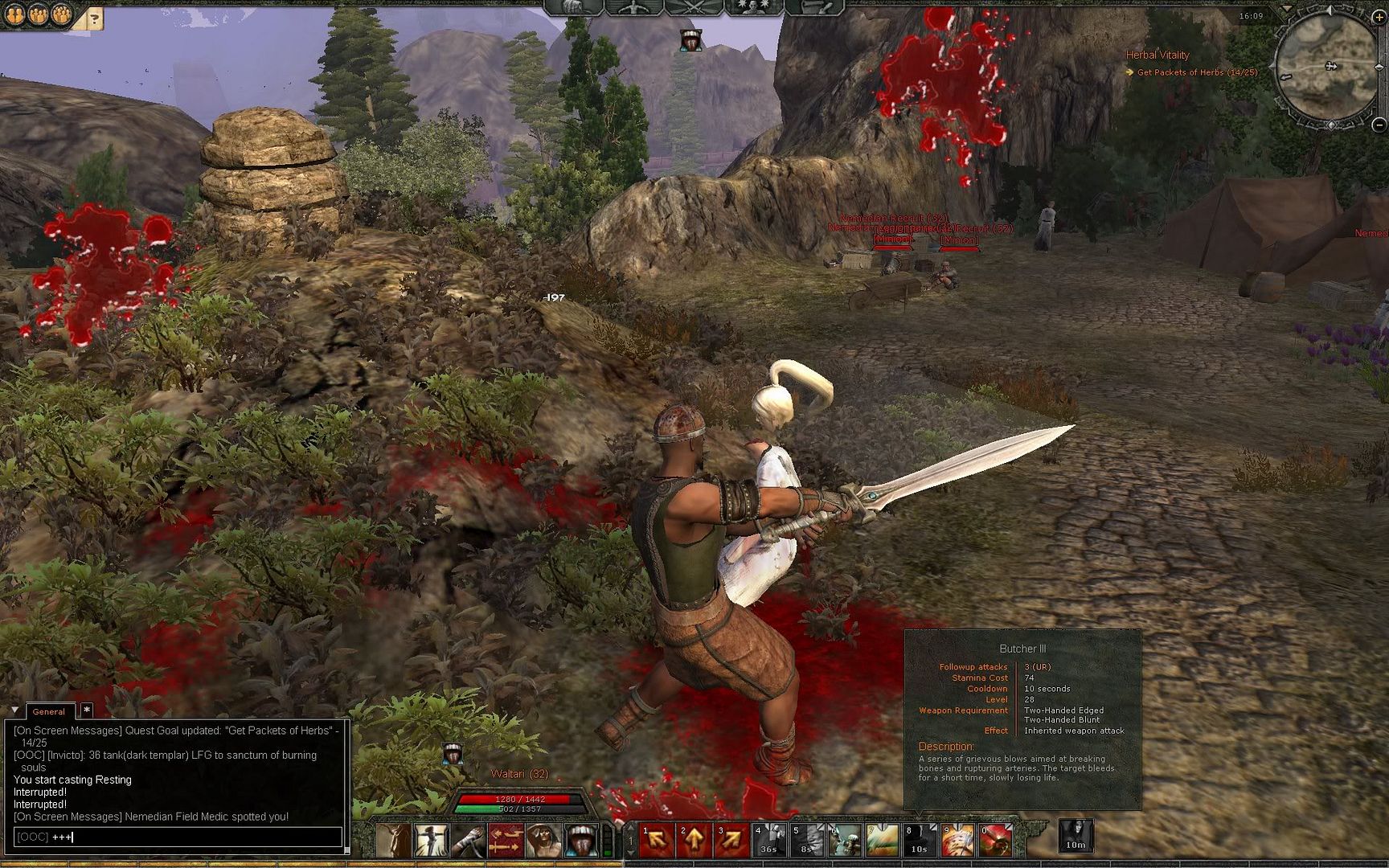Zoom out the minimap with the minus button

[x=1379, y=125]
